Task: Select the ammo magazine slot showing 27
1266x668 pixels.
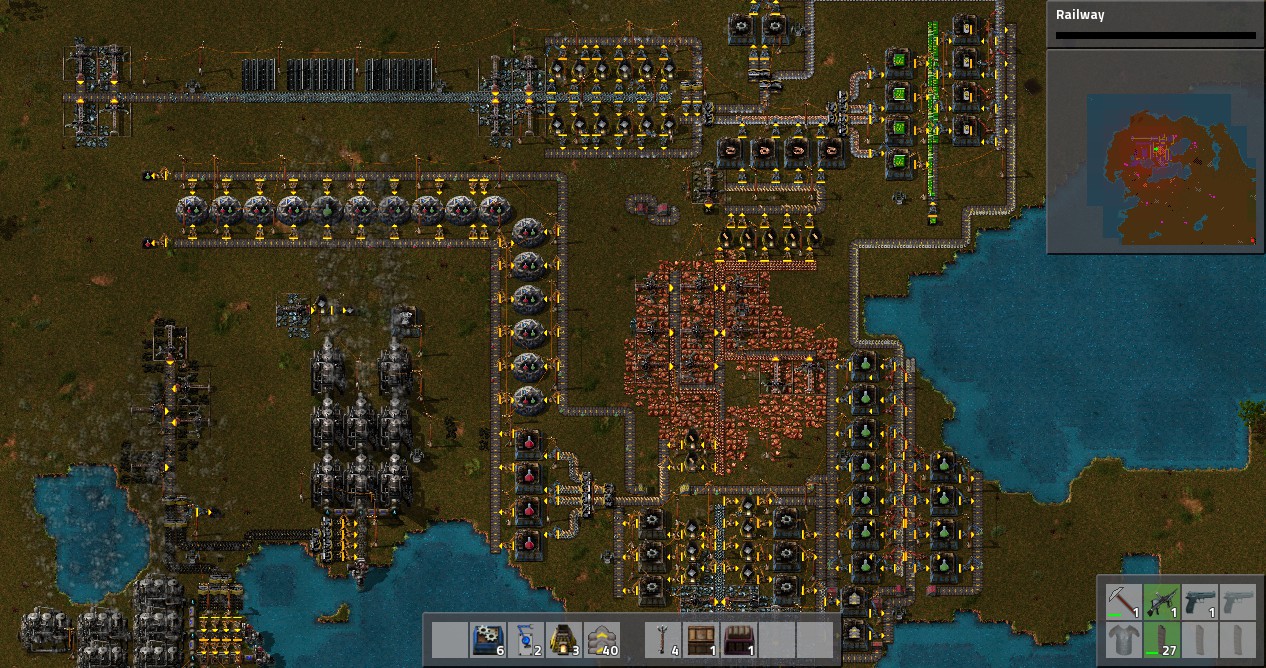Action: 1161,640
